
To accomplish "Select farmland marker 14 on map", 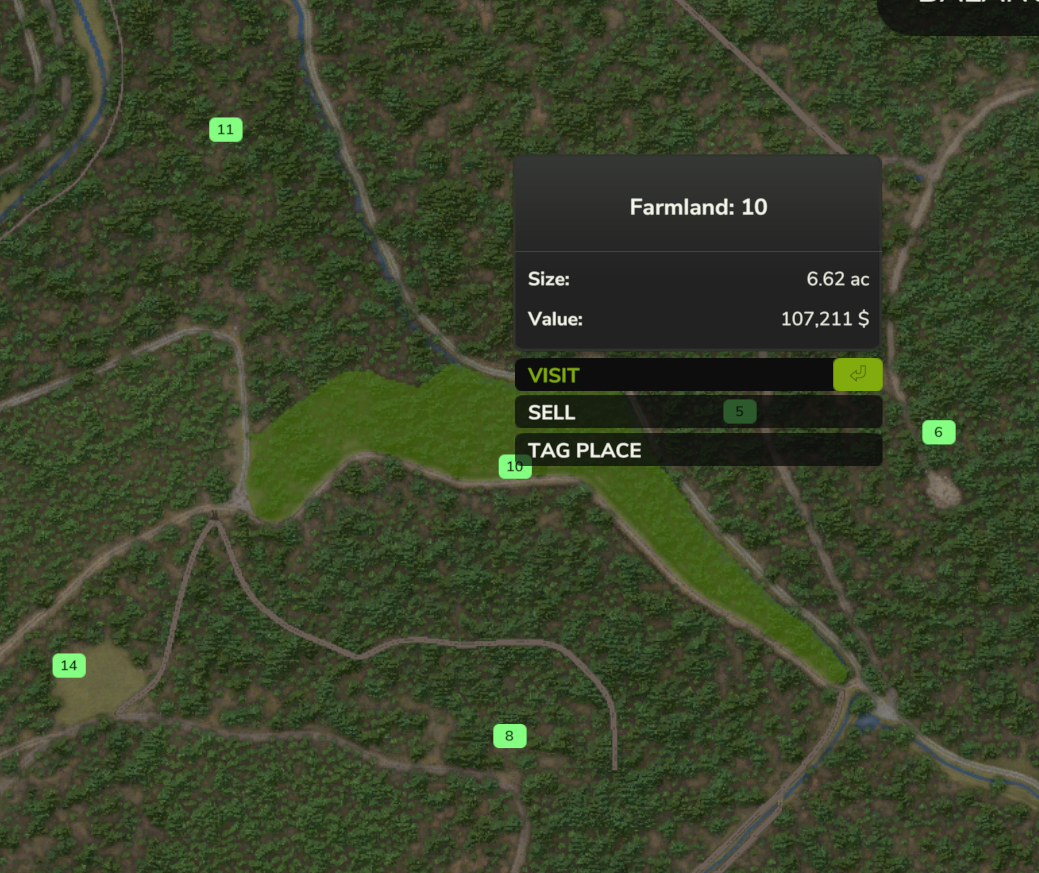I will pos(69,665).
